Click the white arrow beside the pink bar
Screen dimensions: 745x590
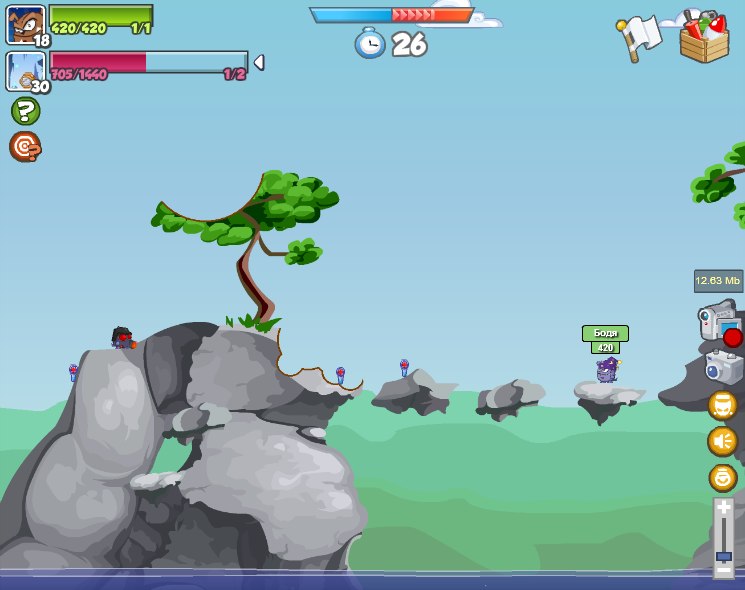[x=259, y=62]
